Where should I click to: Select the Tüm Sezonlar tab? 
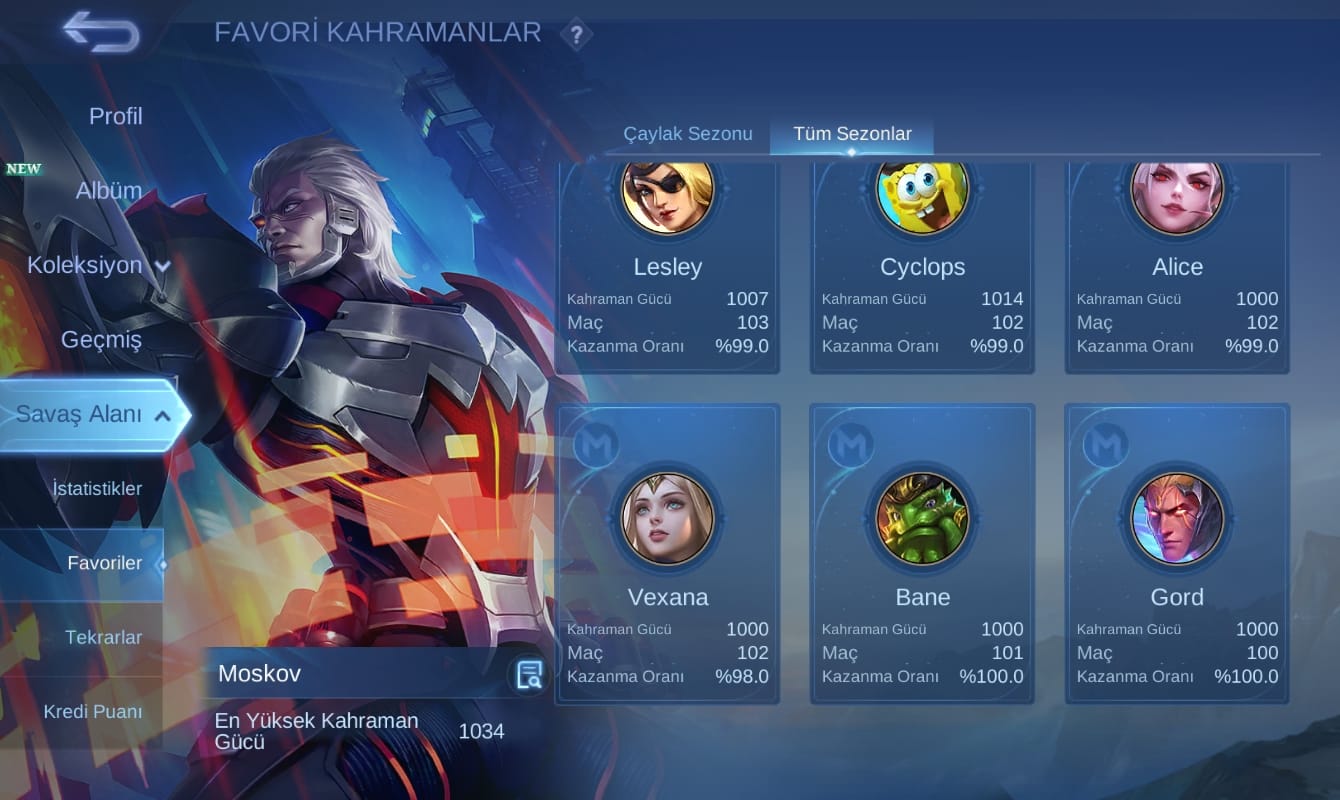pyautogui.click(x=852, y=133)
